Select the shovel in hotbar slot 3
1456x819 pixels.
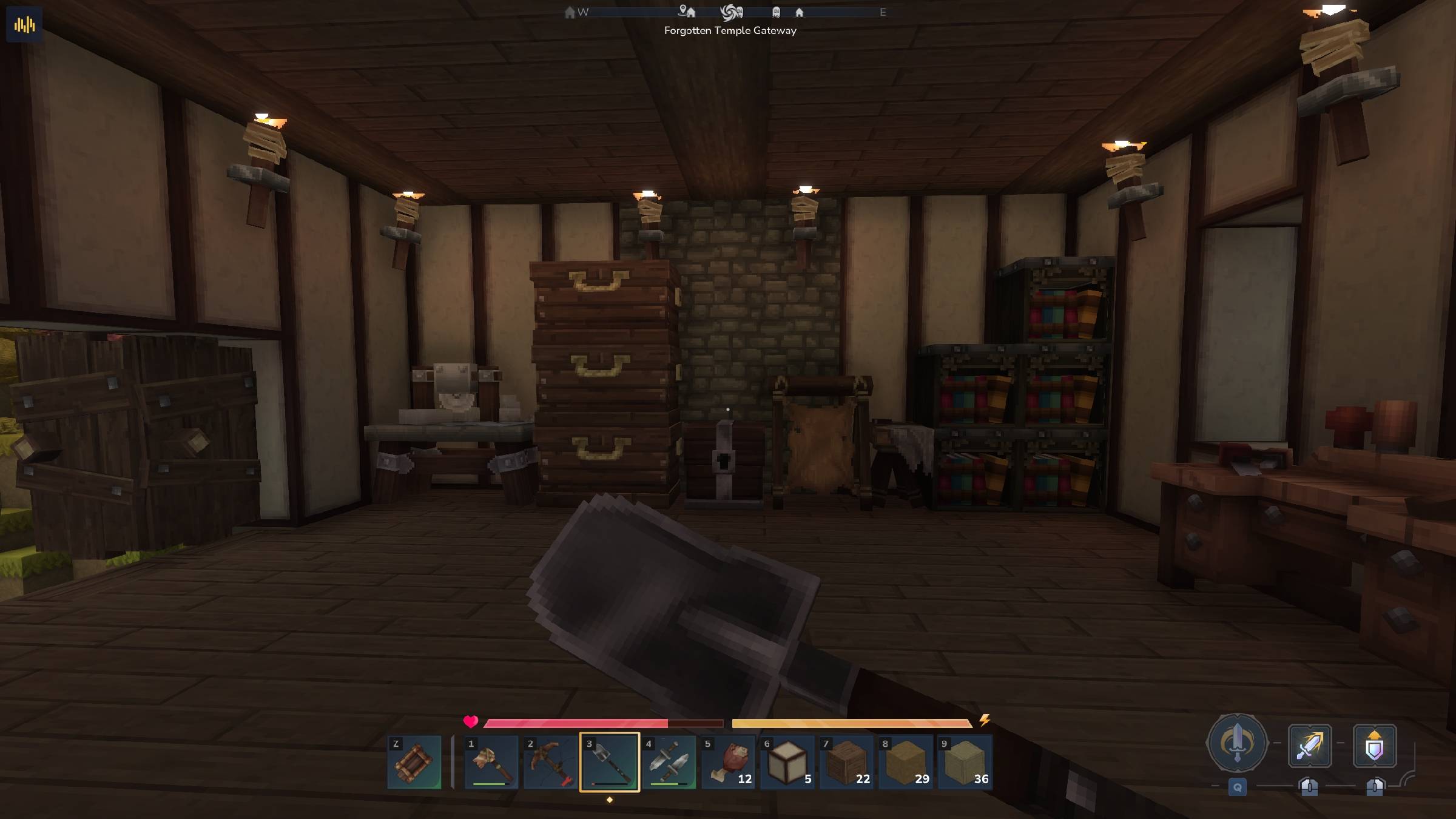[610, 762]
